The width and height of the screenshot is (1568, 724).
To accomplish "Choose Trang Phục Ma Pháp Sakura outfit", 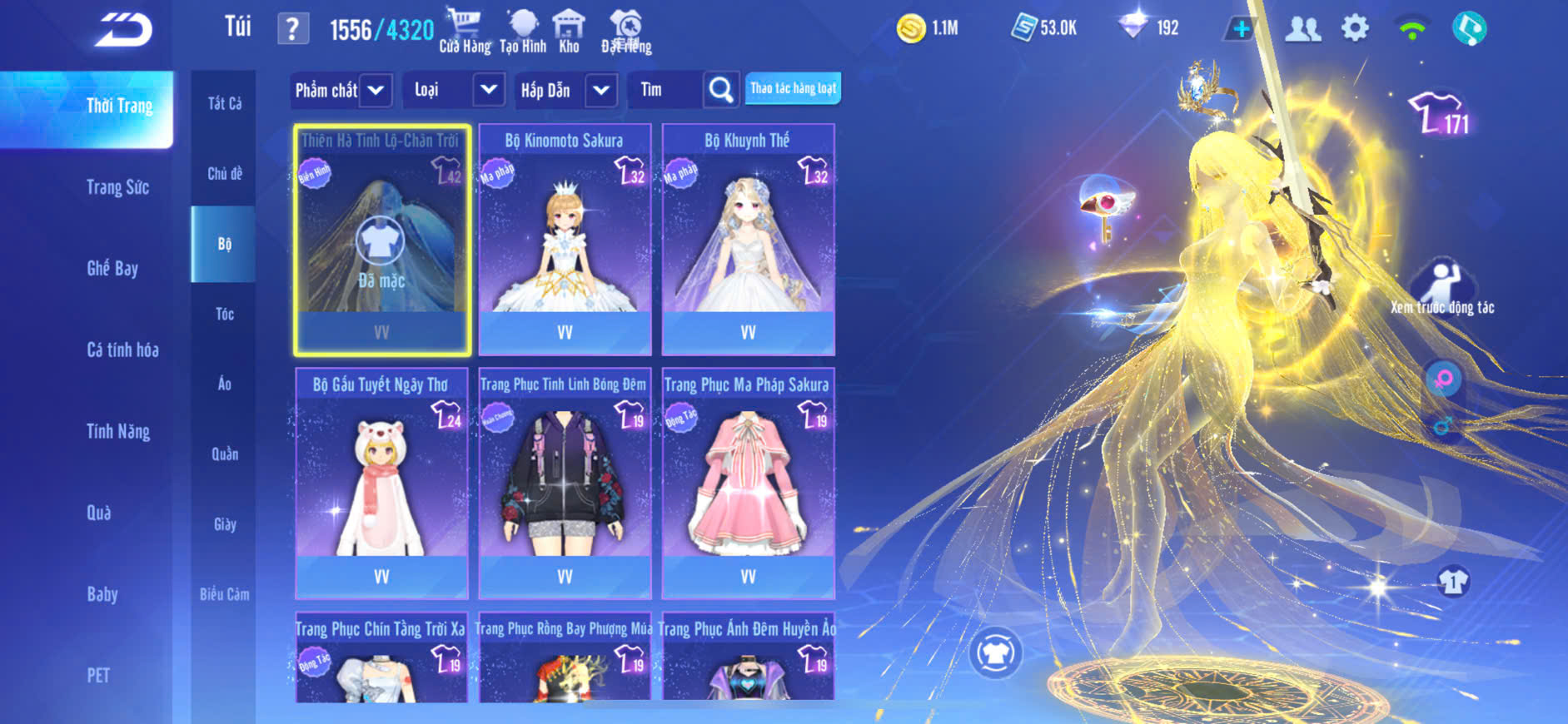I will [748, 483].
